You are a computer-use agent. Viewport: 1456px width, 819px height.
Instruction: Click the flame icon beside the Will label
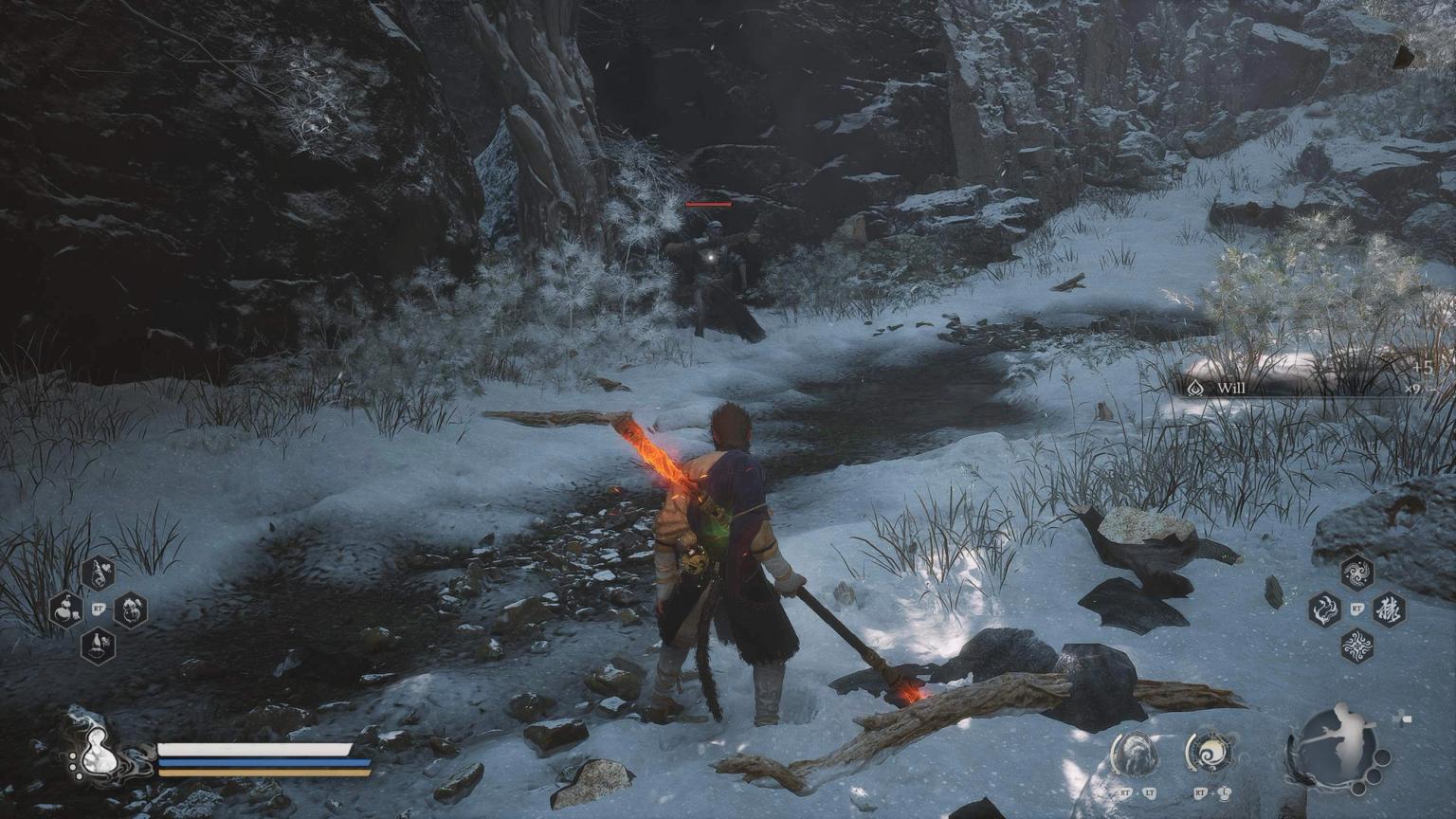pos(1197,388)
